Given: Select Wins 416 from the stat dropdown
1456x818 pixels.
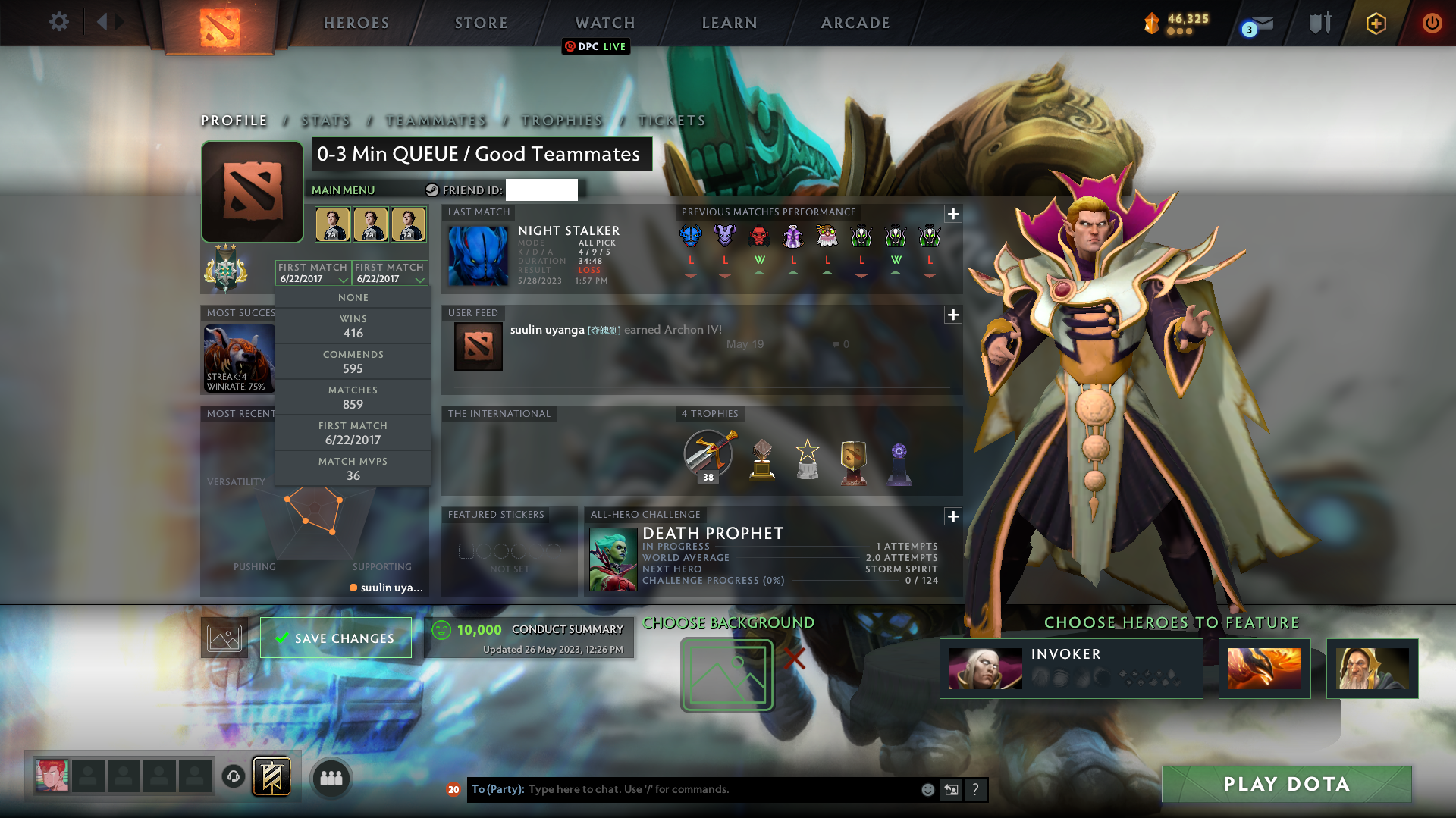Looking at the screenshot, I should (x=353, y=325).
